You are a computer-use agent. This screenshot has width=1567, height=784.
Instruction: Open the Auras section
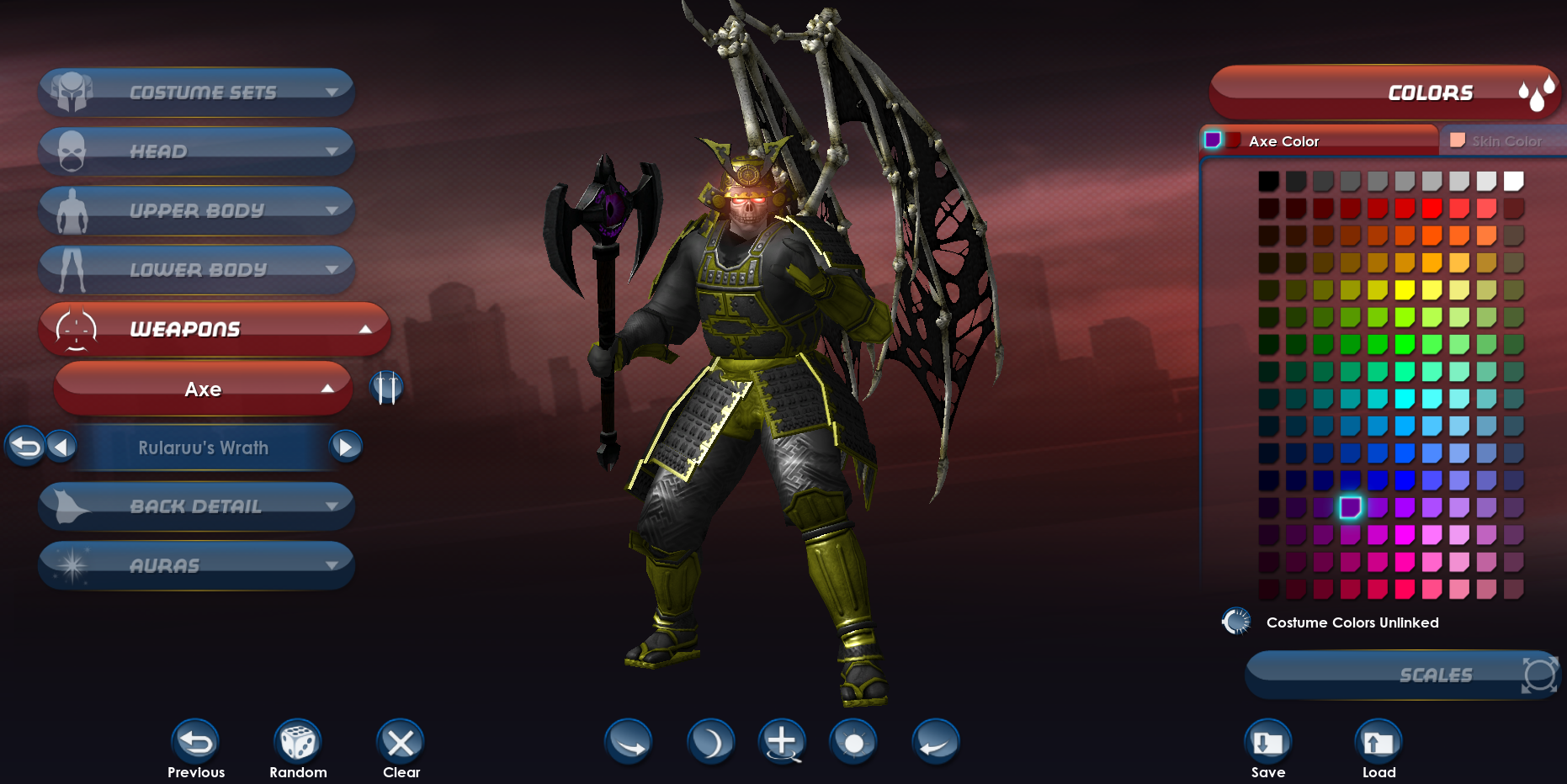[196, 565]
